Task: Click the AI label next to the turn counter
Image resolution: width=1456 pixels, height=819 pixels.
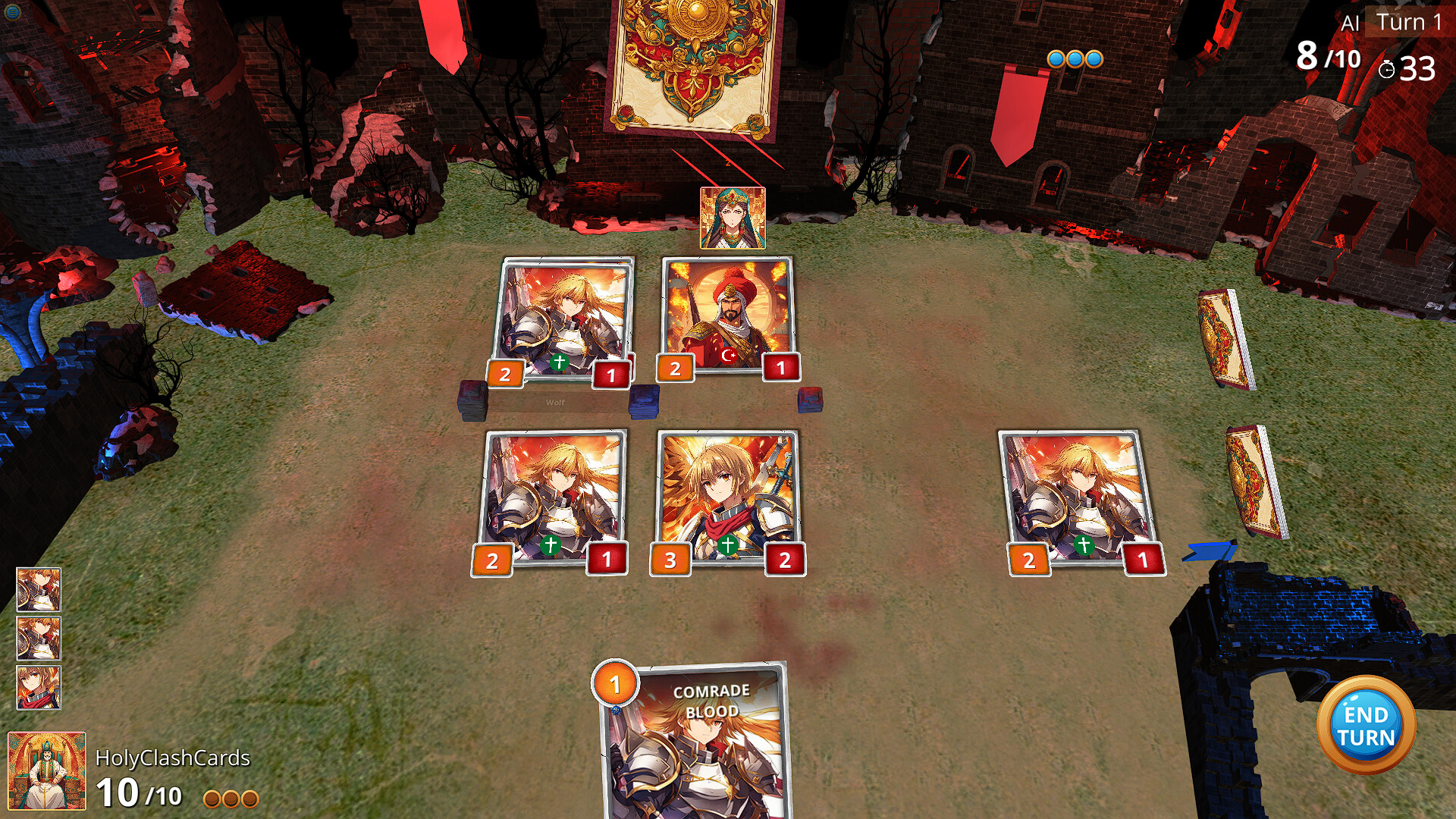Action: (x=1348, y=21)
